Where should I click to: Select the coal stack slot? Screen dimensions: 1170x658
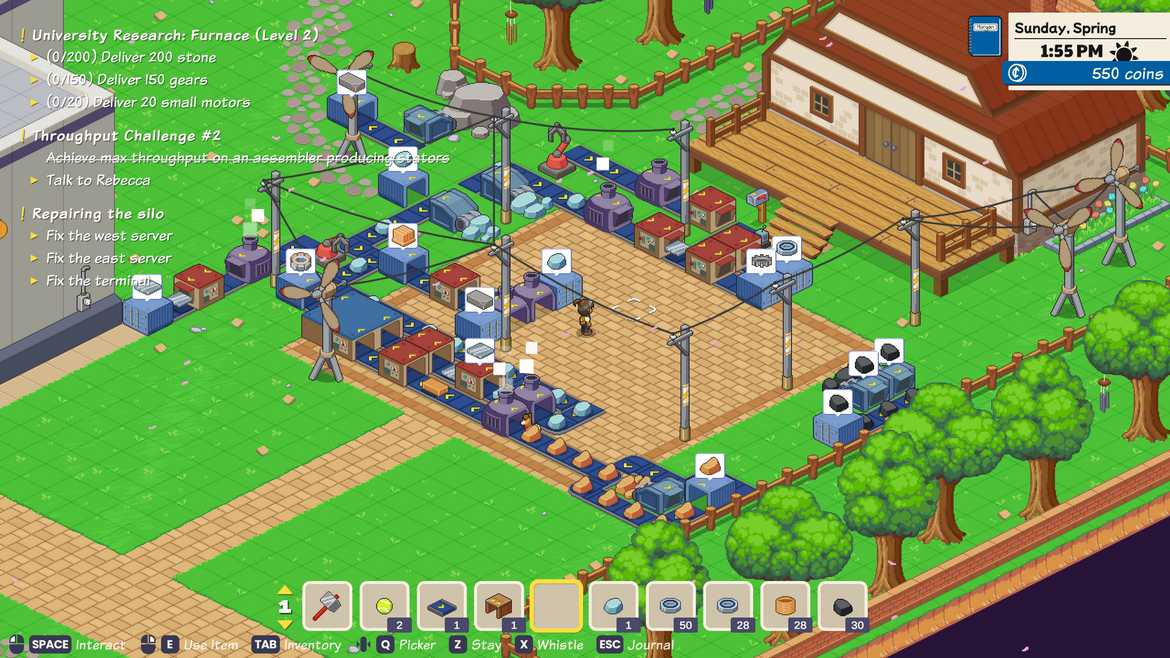tap(842, 606)
